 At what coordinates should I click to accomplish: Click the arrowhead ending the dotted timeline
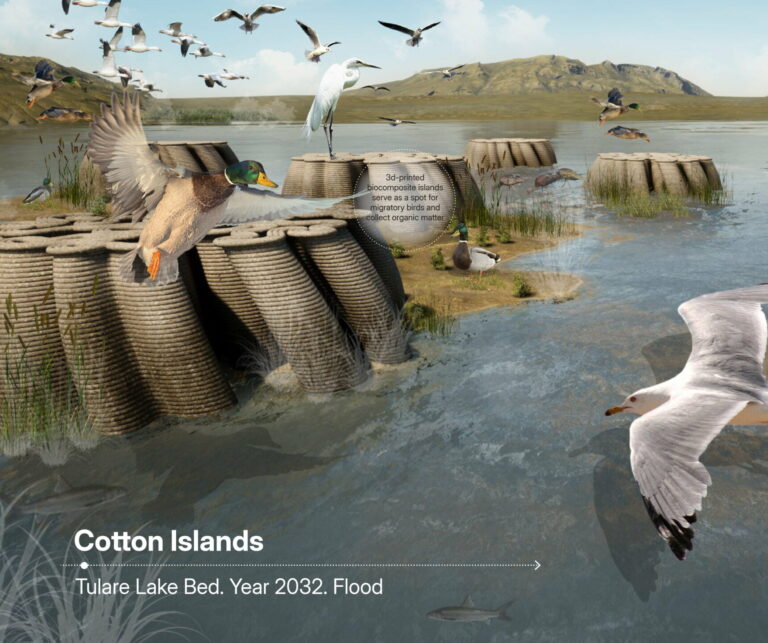(x=537, y=565)
